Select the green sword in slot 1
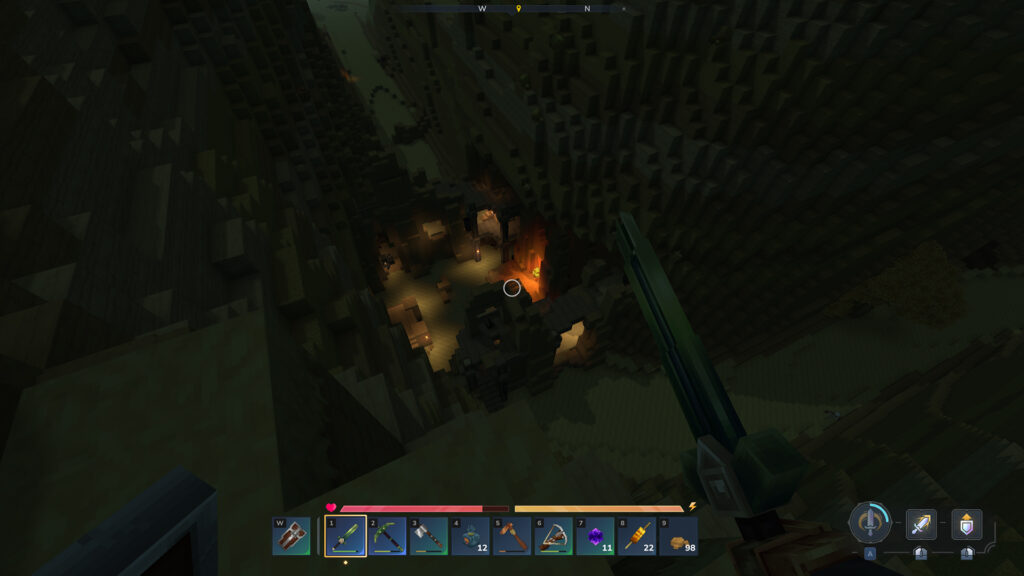The width and height of the screenshot is (1024, 576). click(x=345, y=537)
